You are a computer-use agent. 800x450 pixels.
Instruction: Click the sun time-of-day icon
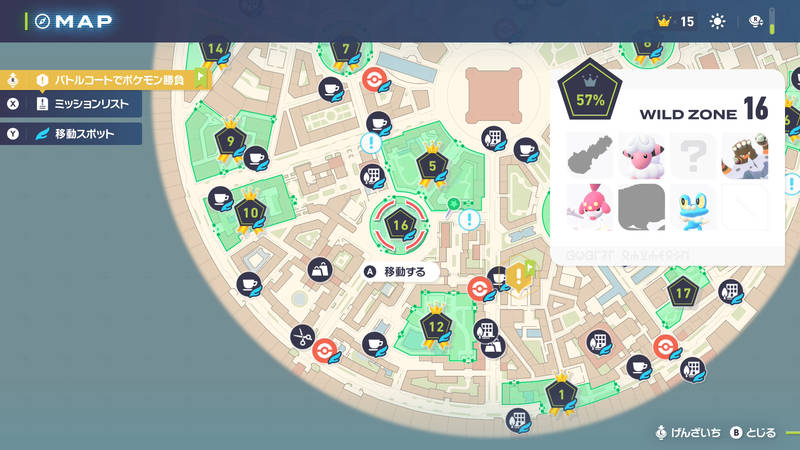(x=717, y=21)
